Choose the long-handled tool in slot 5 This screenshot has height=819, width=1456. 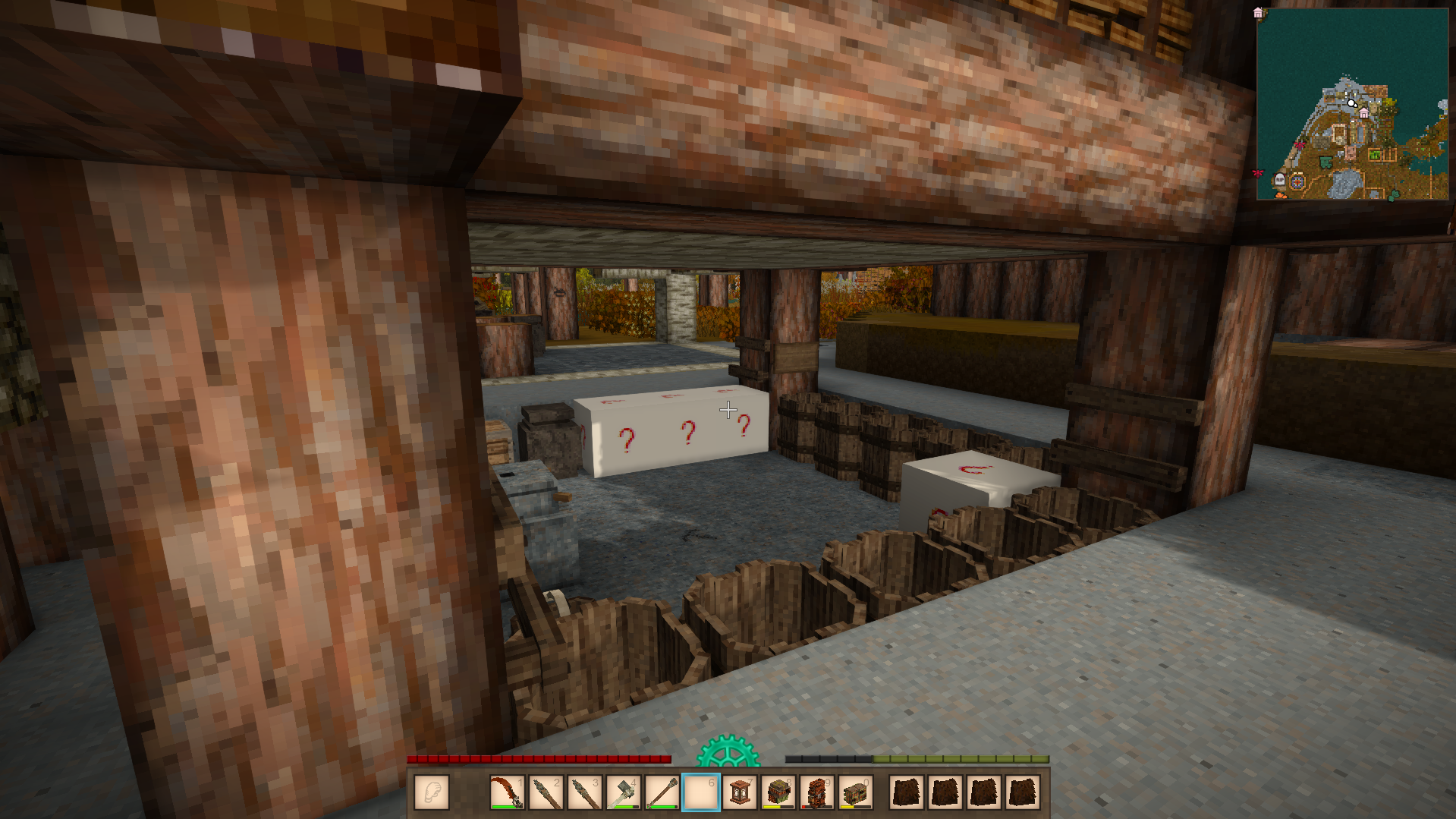tap(662, 792)
